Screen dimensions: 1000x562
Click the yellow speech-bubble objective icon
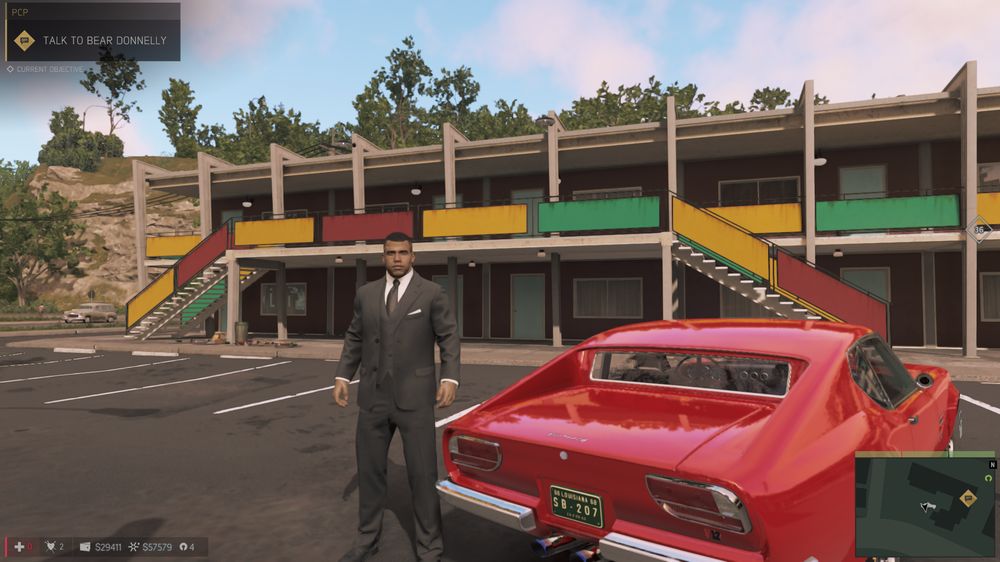[x=25, y=41]
